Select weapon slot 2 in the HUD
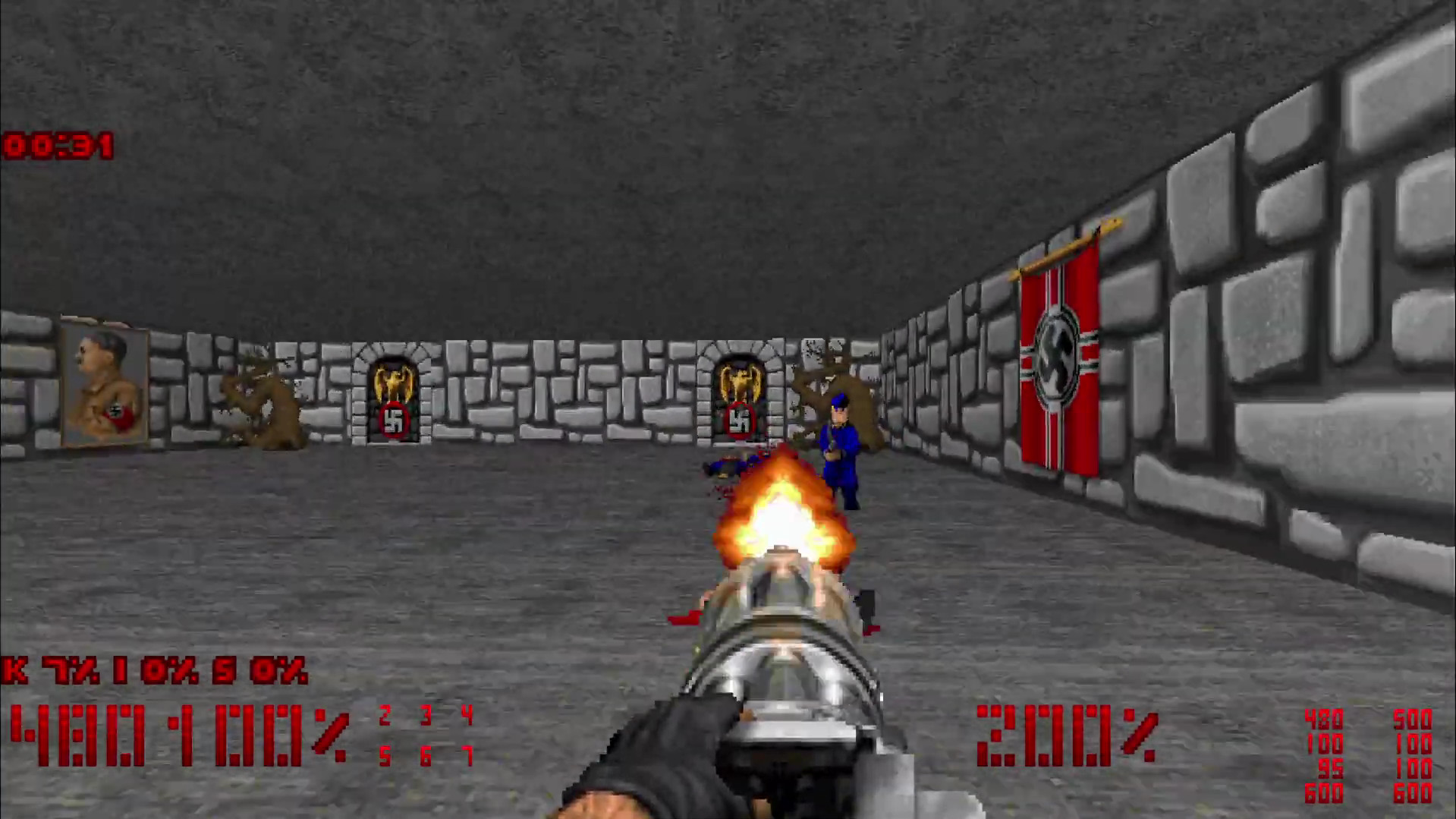 pyautogui.click(x=385, y=714)
